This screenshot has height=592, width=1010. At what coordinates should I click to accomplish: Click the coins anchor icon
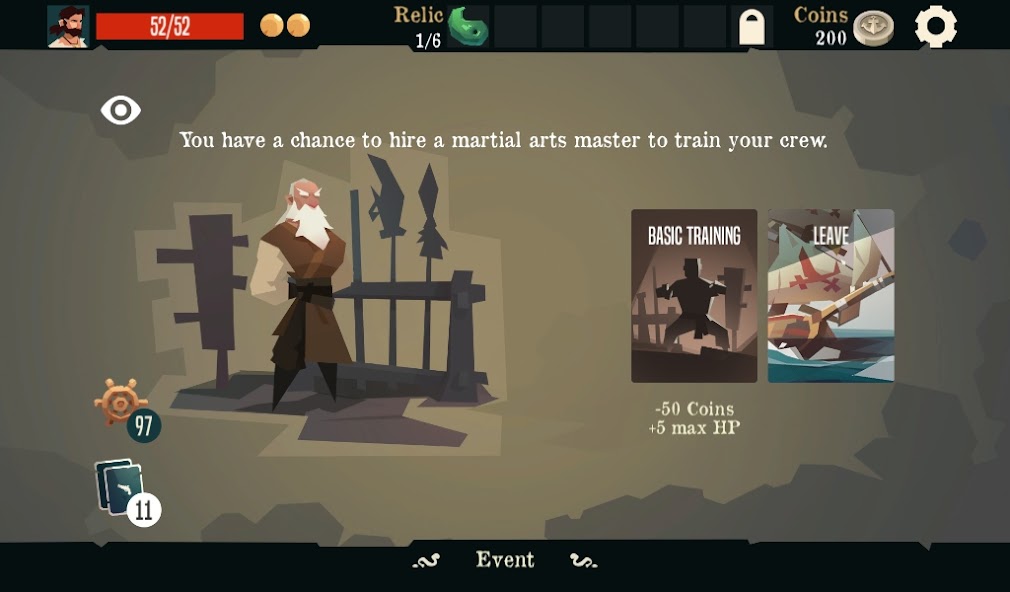(x=873, y=28)
